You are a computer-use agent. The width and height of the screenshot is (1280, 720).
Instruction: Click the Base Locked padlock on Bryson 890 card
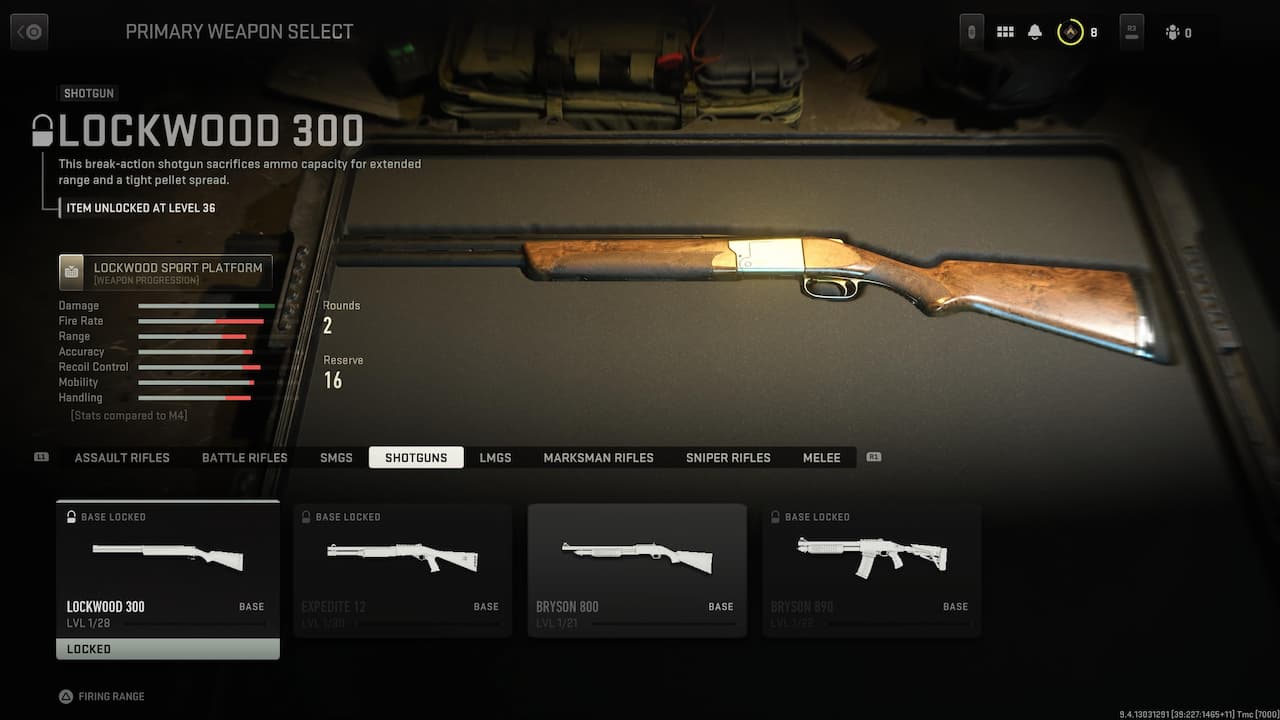[775, 517]
